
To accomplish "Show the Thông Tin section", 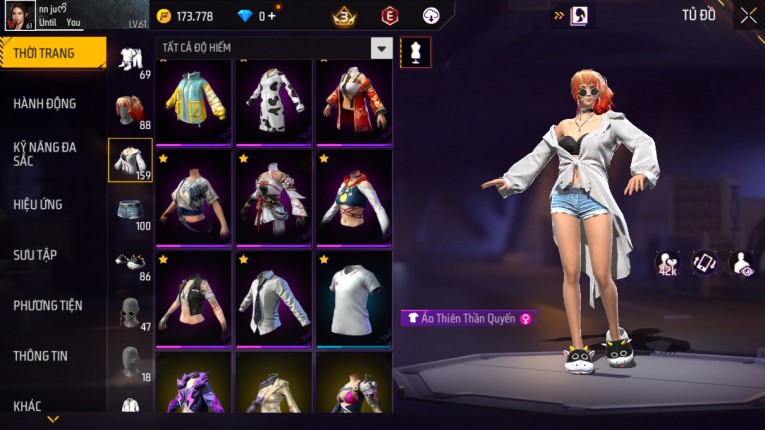I will pyautogui.click(x=42, y=356).
